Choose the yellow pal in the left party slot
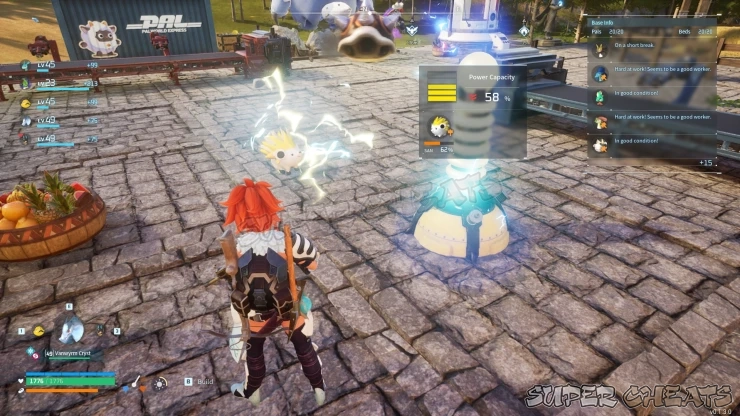This screenshot has width=740, height=416. (x=39, y=330)
